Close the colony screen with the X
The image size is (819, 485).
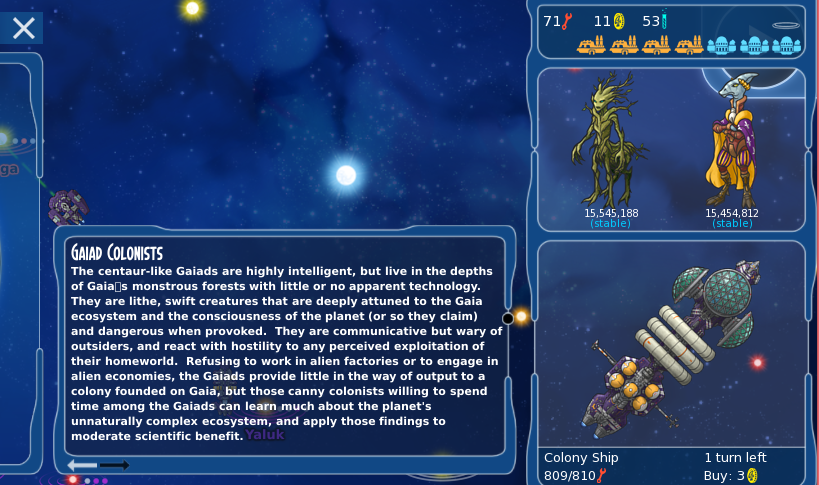tap(23, 28)
